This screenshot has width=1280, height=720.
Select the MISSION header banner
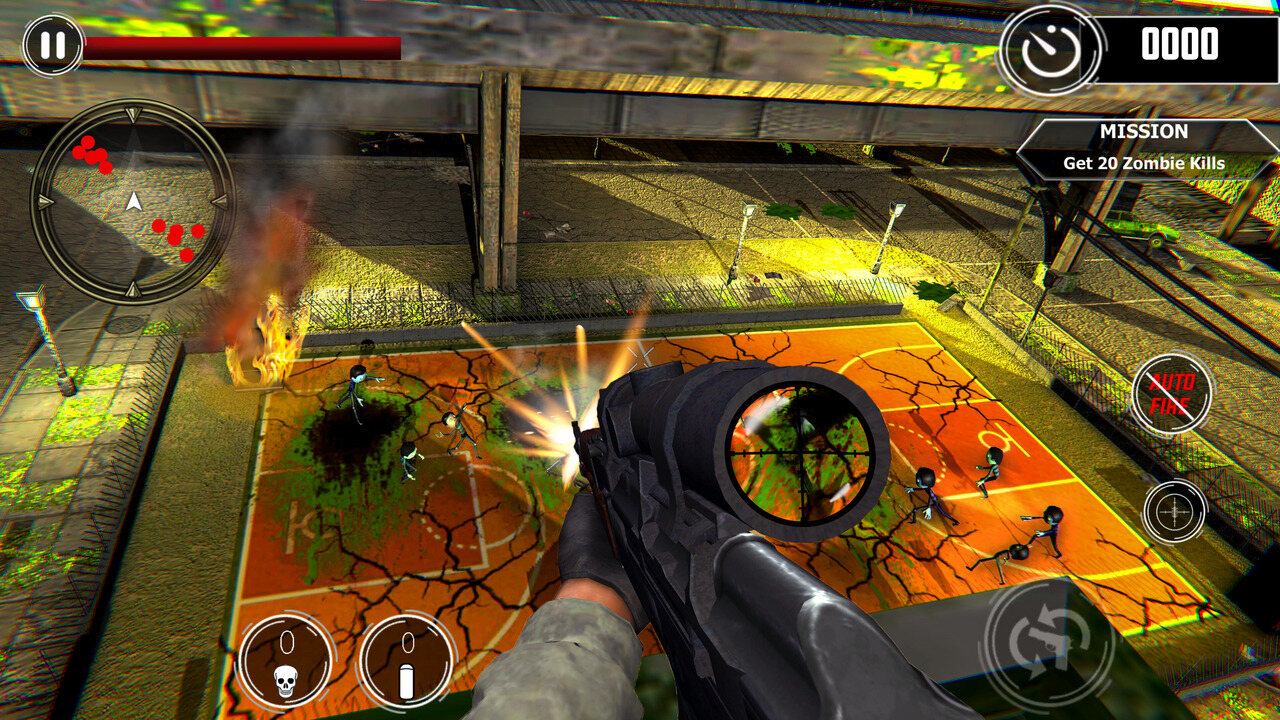[x=1143, y=131]
